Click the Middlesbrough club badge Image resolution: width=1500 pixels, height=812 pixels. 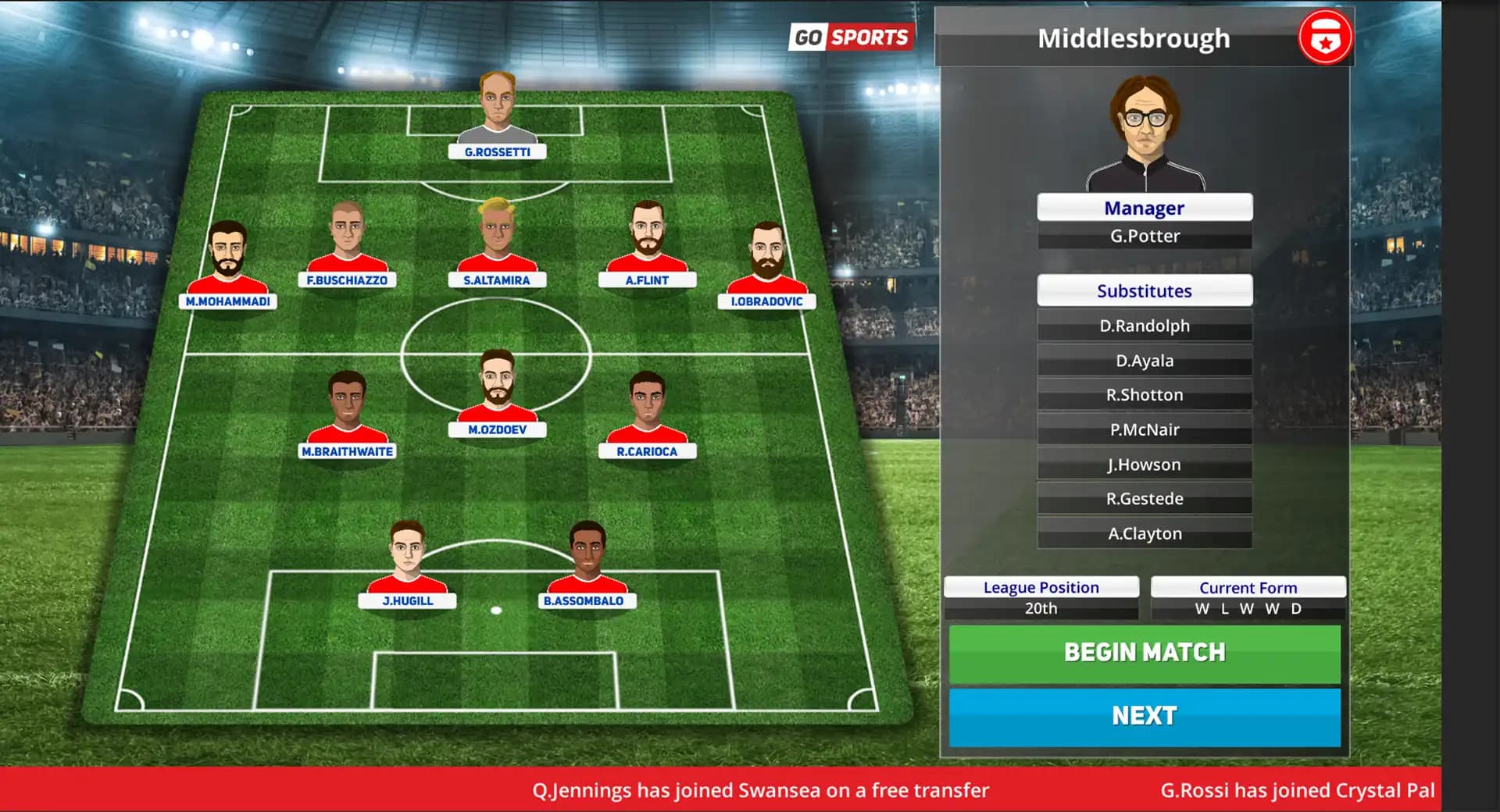[1323, 37]
